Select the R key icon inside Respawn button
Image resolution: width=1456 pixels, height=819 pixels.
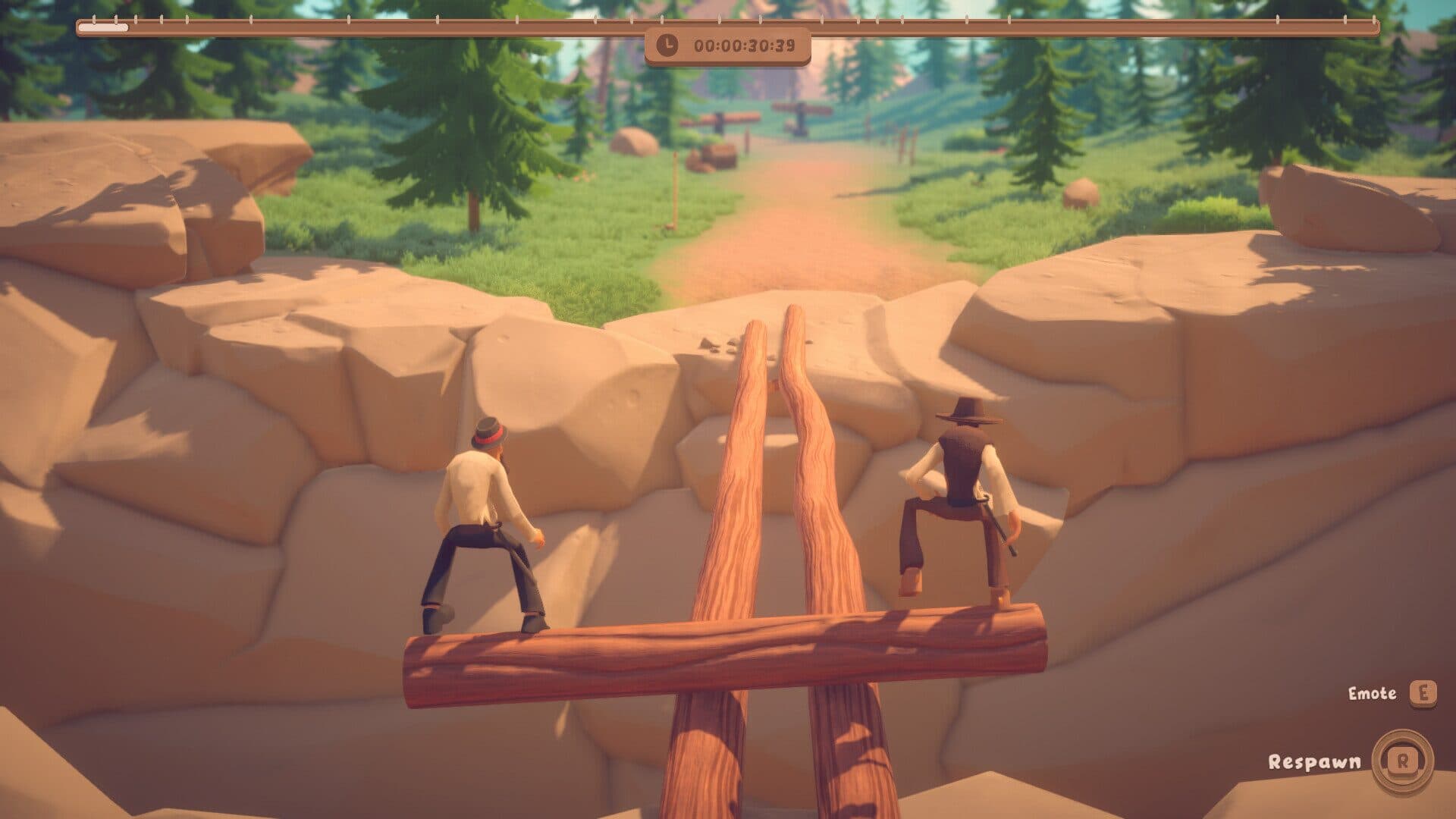coord(1403,761)
